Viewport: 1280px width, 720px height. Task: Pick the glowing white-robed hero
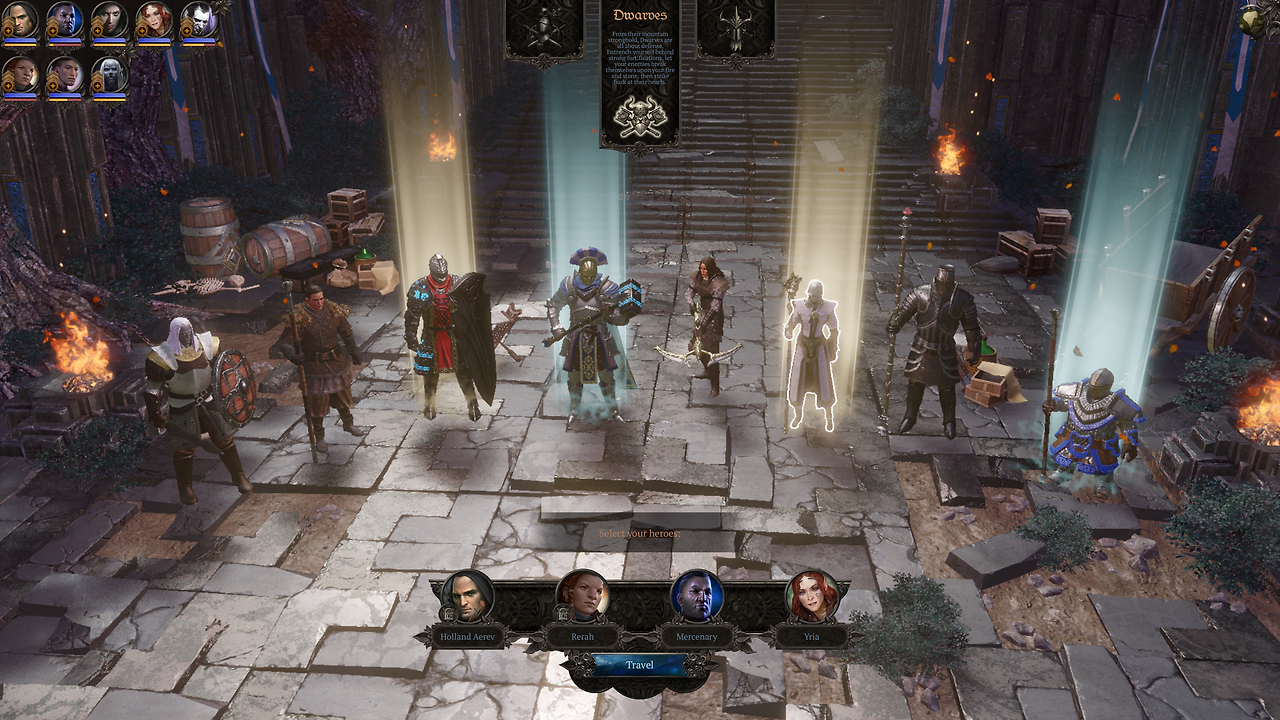(x=810, y=355)
